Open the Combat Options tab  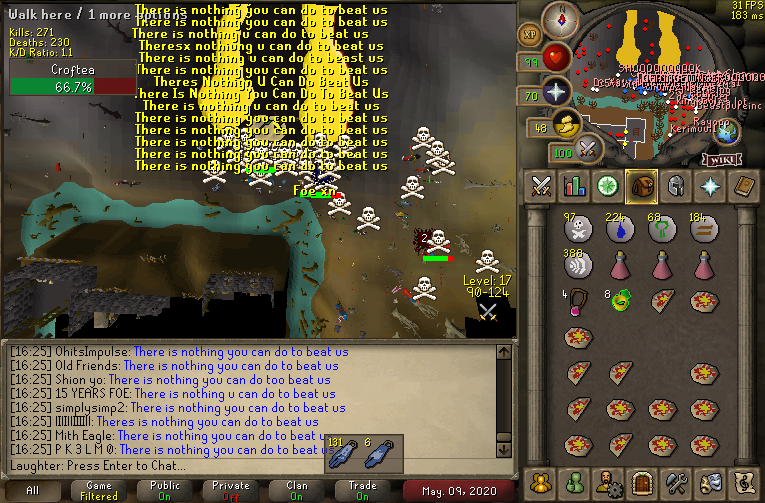point(541,185)
